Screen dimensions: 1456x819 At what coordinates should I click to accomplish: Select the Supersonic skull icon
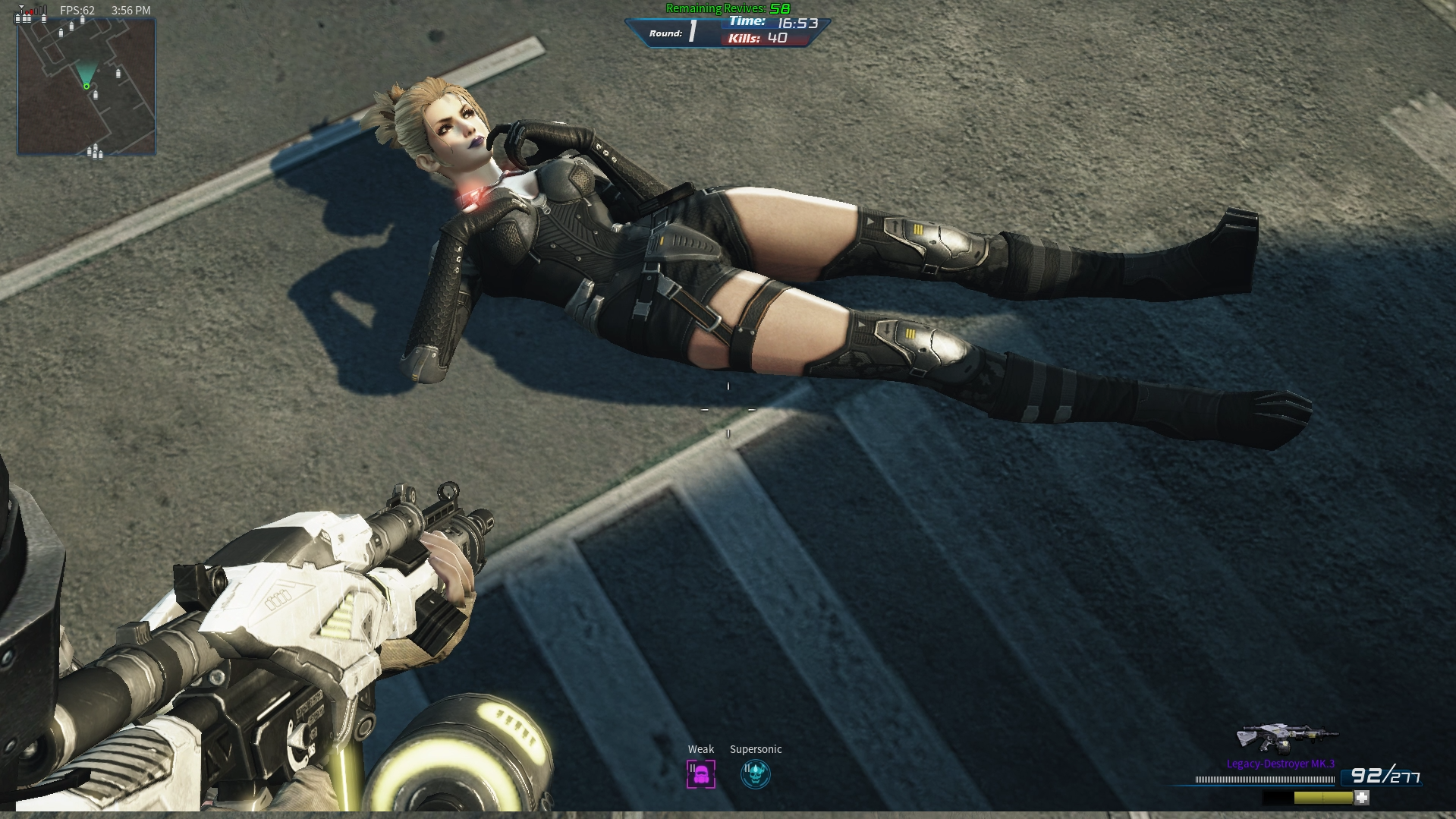click(x=755, y=774)
